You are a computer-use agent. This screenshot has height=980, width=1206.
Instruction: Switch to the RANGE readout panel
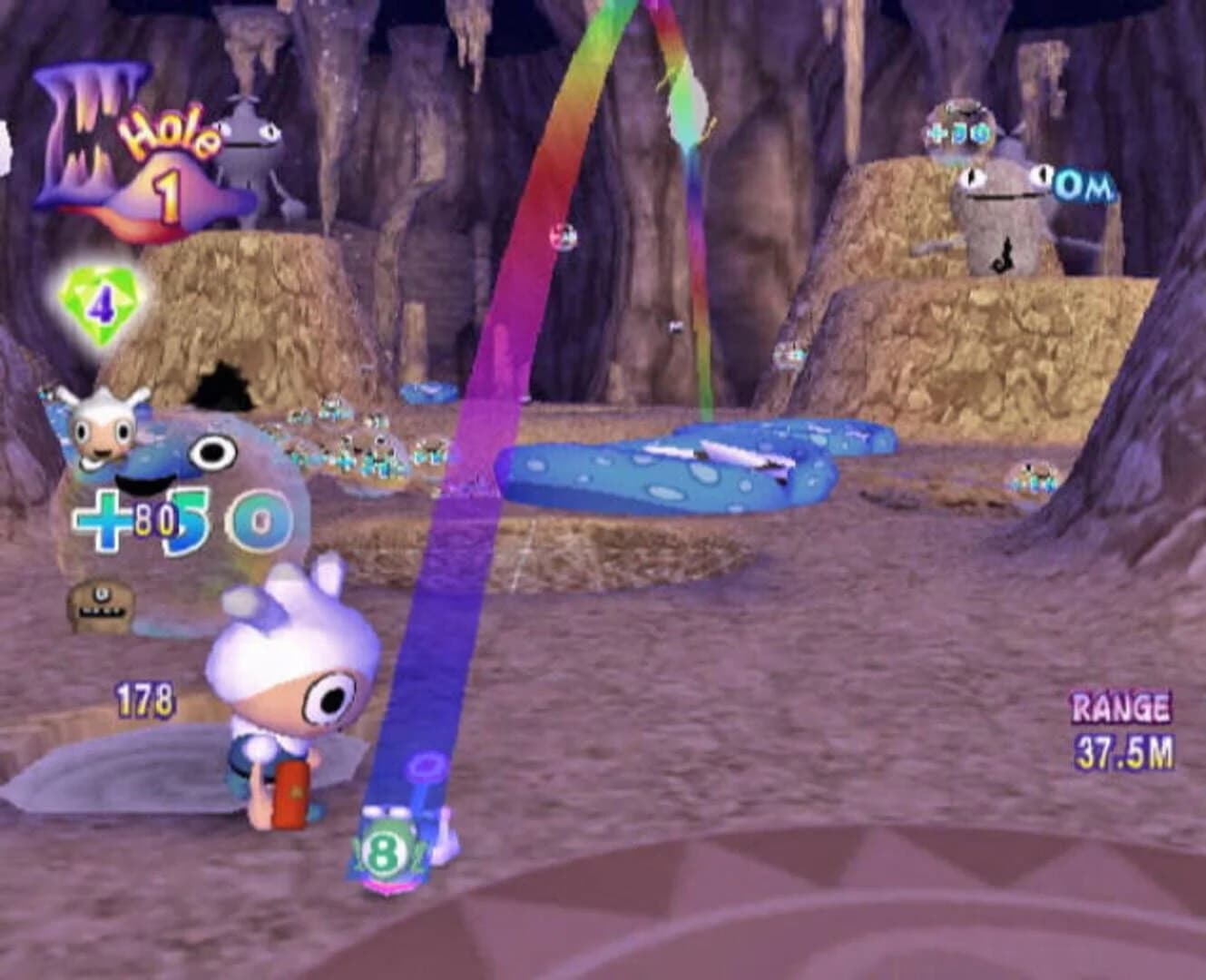pyautogui.click(x=1121, y=708)
